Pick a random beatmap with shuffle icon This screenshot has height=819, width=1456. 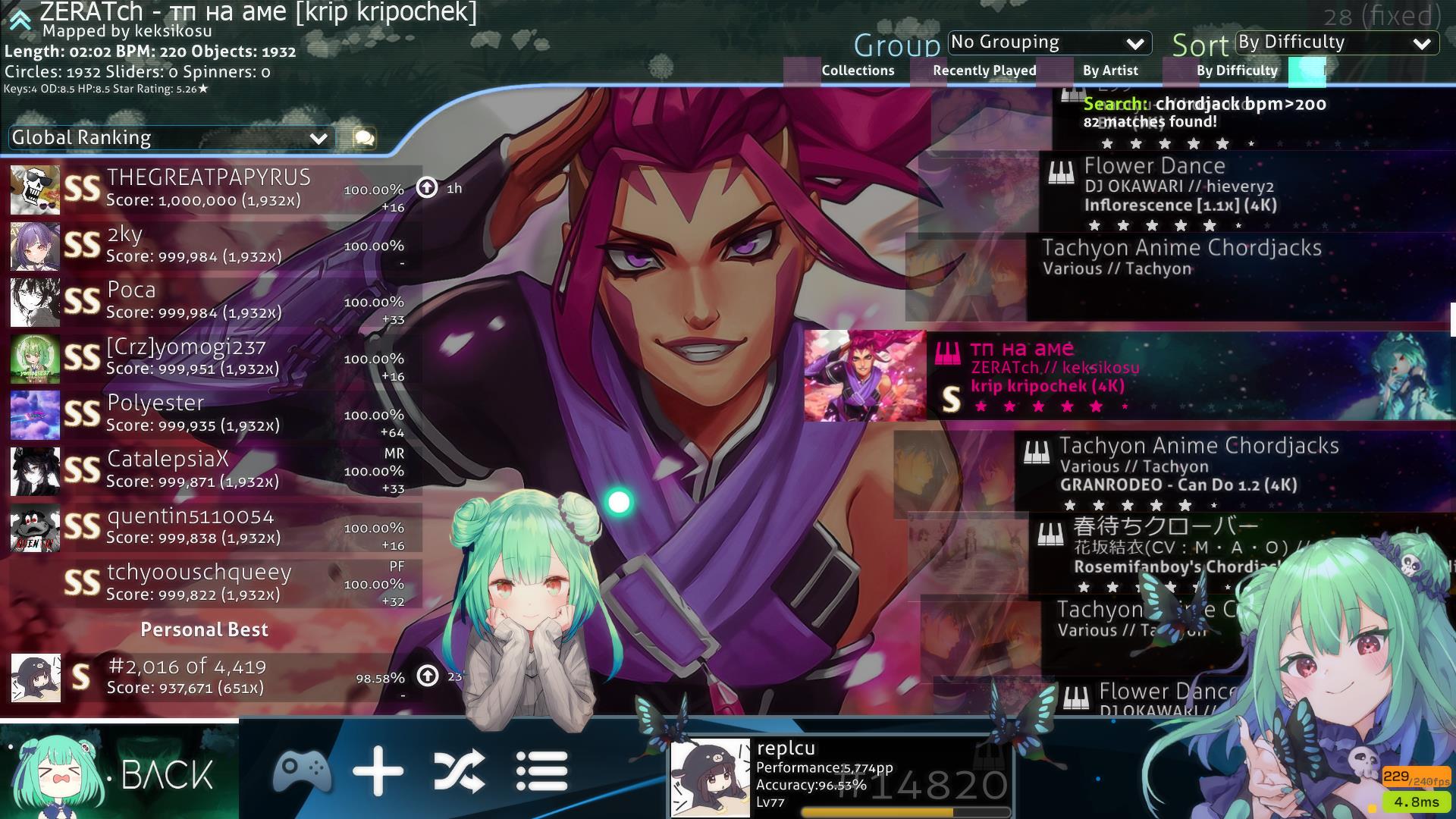pyautogui.click(x=459, y=772)
